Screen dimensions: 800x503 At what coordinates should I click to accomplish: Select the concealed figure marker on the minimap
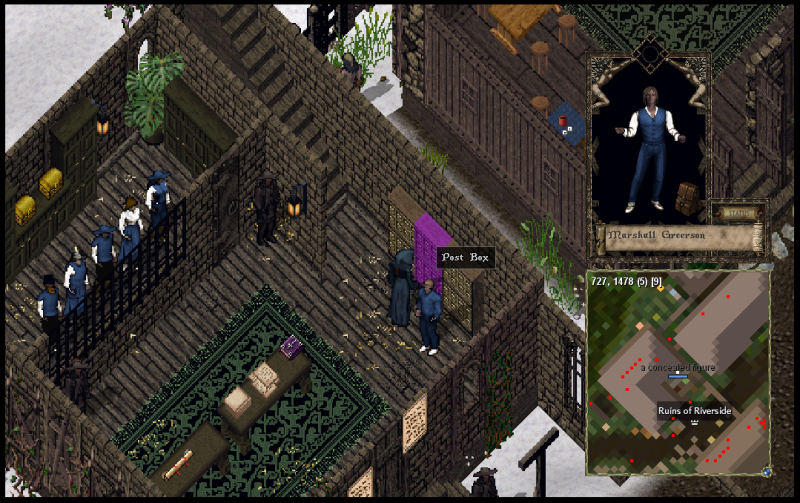coord(679,377)
